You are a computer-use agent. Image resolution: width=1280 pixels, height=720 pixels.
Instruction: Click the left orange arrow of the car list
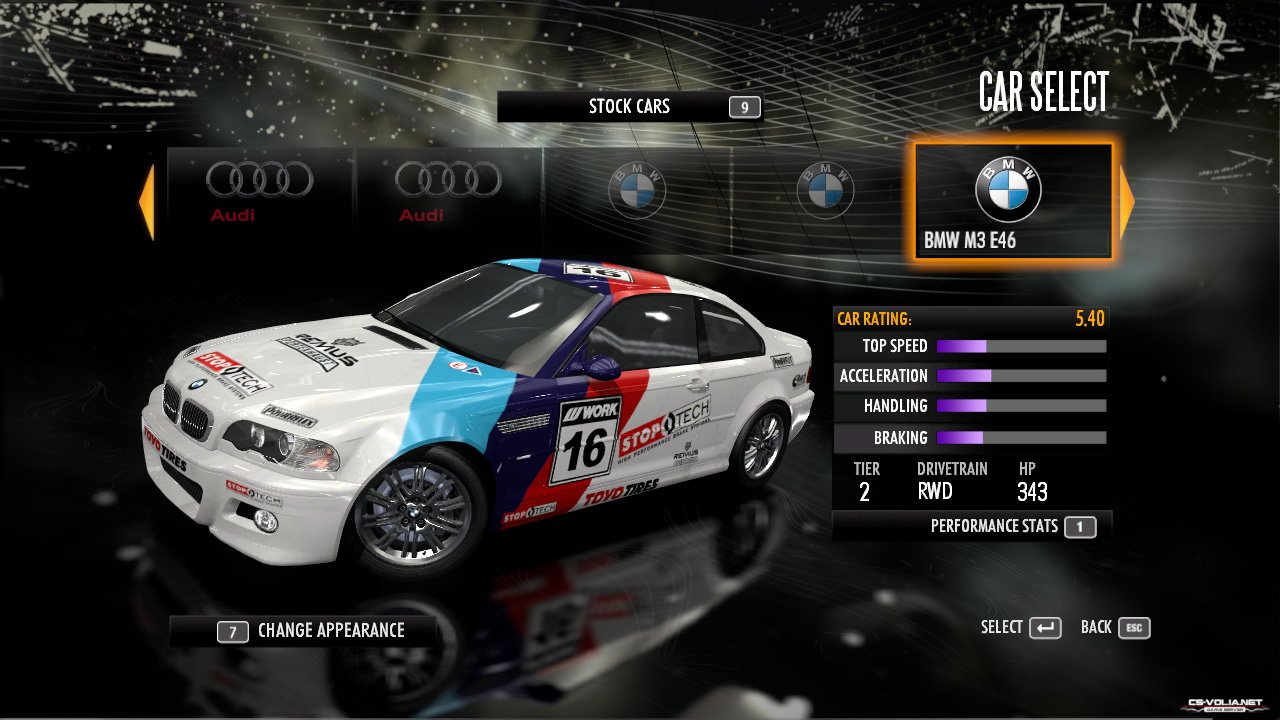(x=147, y=203)
